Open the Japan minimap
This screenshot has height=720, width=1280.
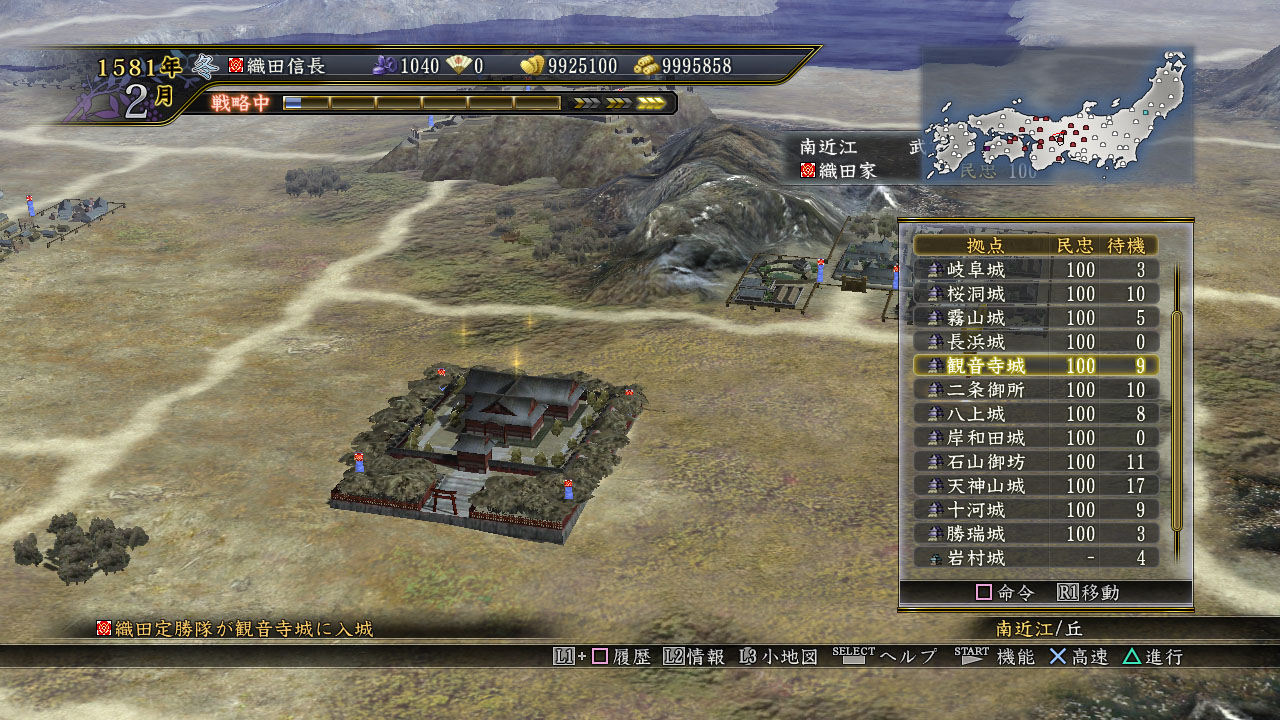[1057, 115]
